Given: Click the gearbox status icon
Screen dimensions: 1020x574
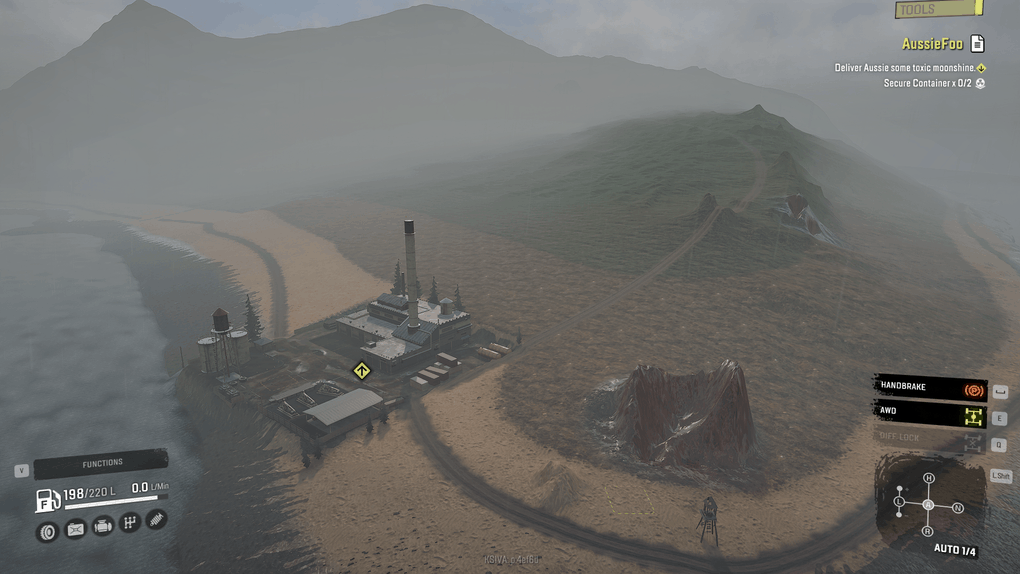Looking at the screenshot, I should click(129, 523).
